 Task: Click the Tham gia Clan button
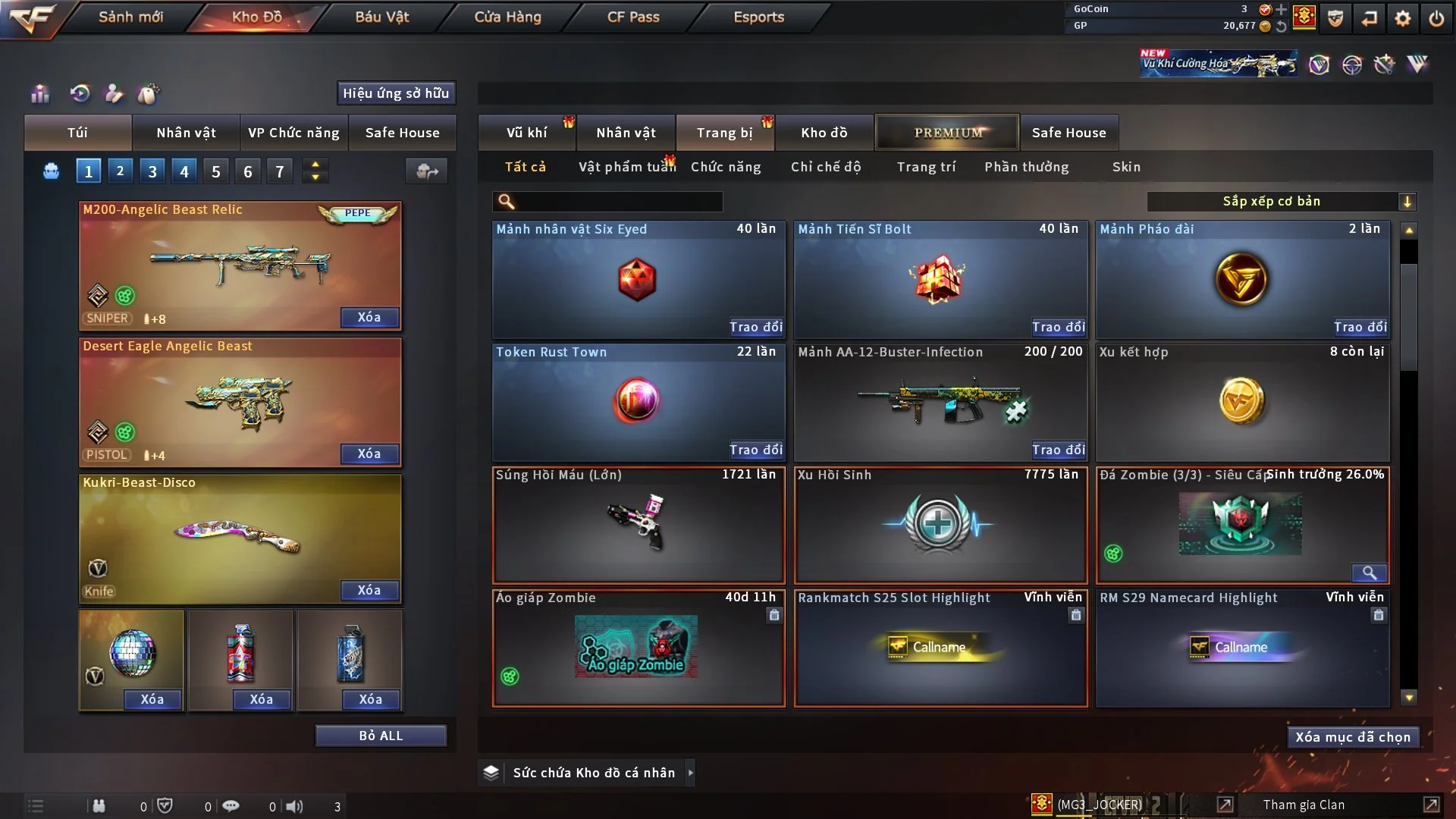point(1304,805)
